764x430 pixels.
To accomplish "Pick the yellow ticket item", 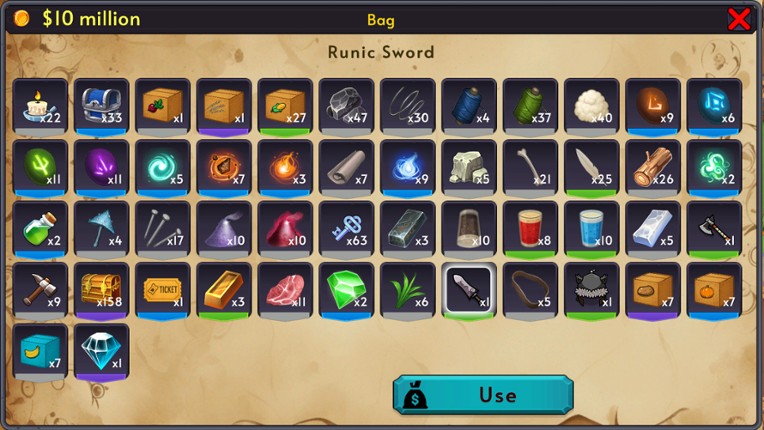I will pos(162,290).
